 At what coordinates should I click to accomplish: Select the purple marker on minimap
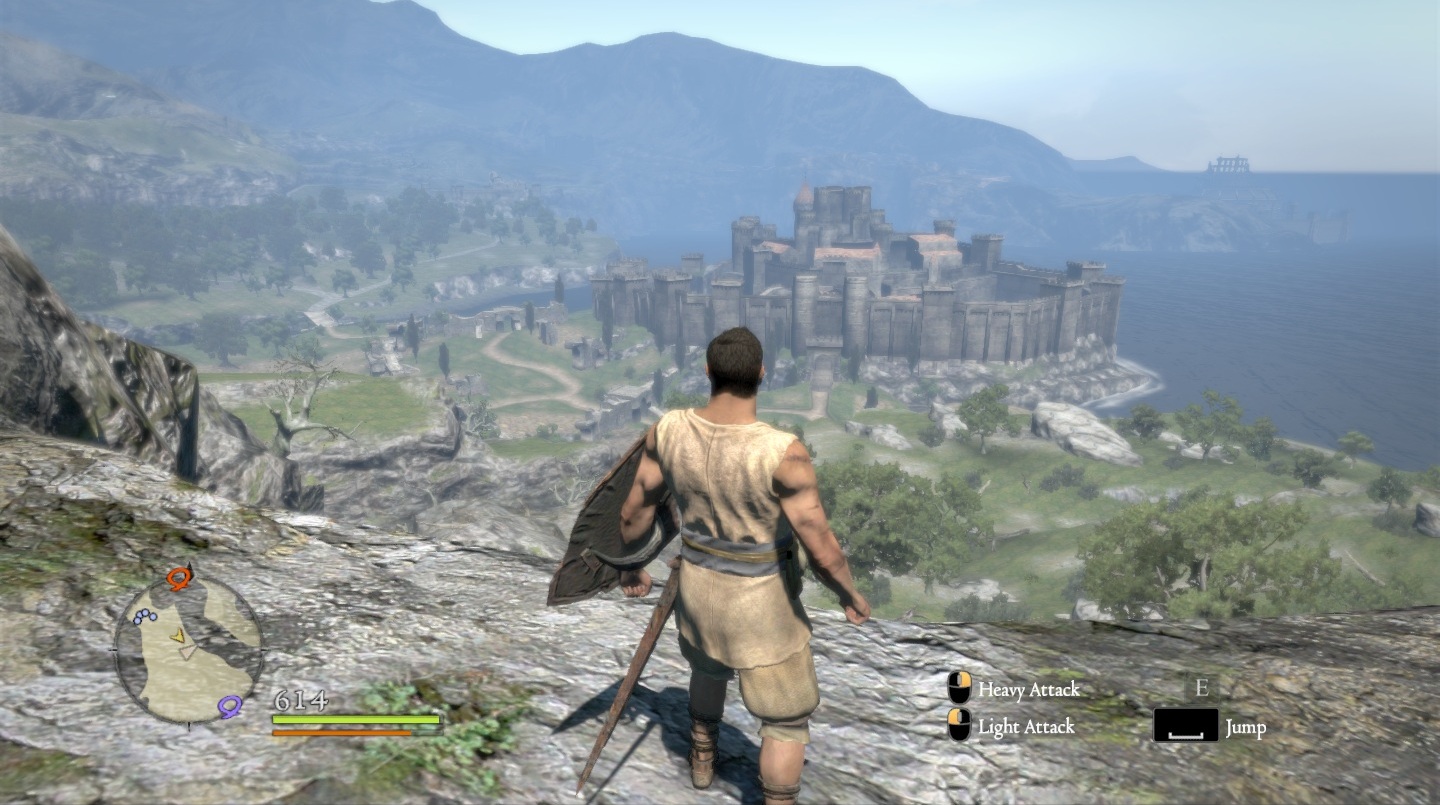coord(230,707)
